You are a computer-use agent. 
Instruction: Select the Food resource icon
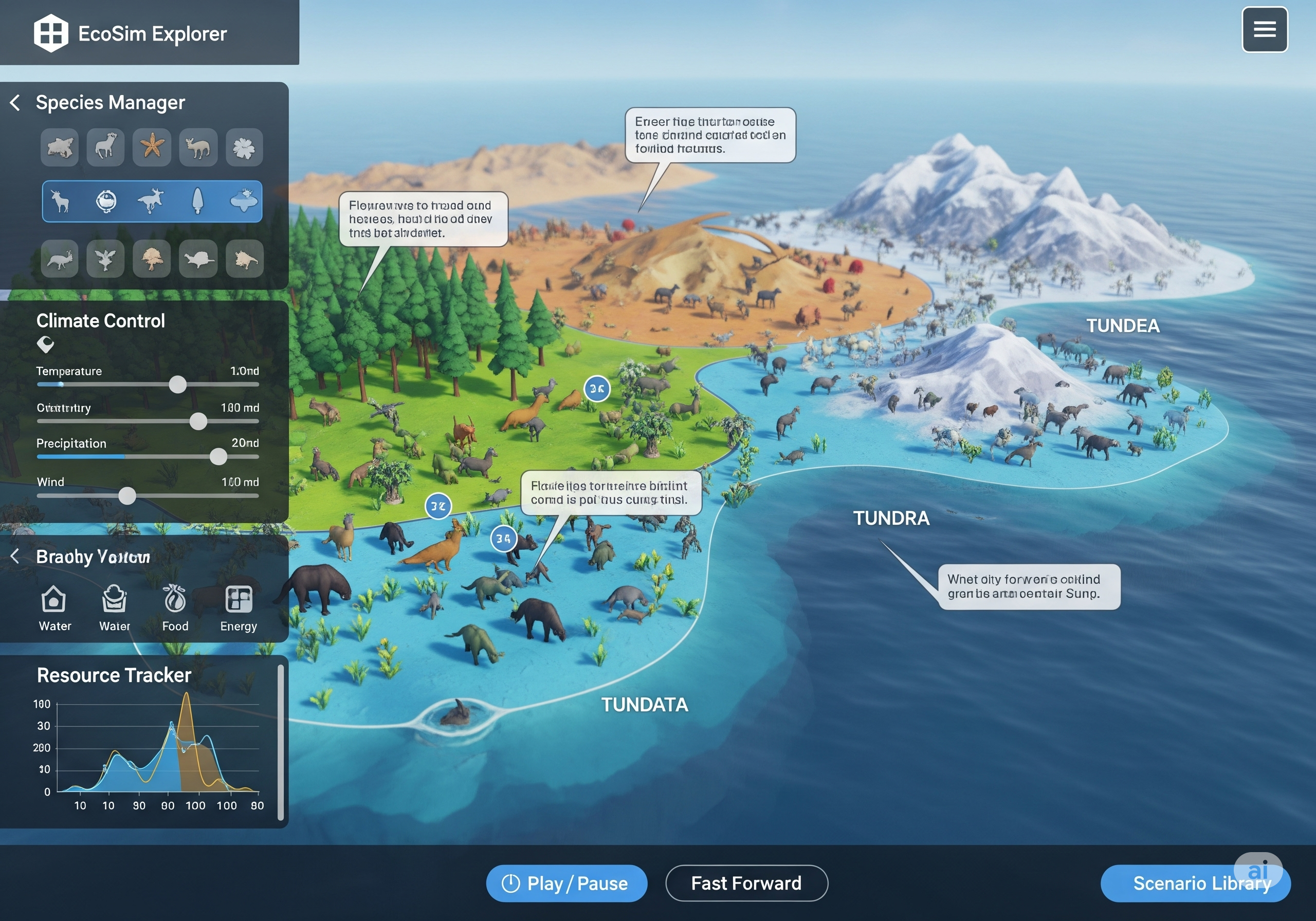point(175,600)
